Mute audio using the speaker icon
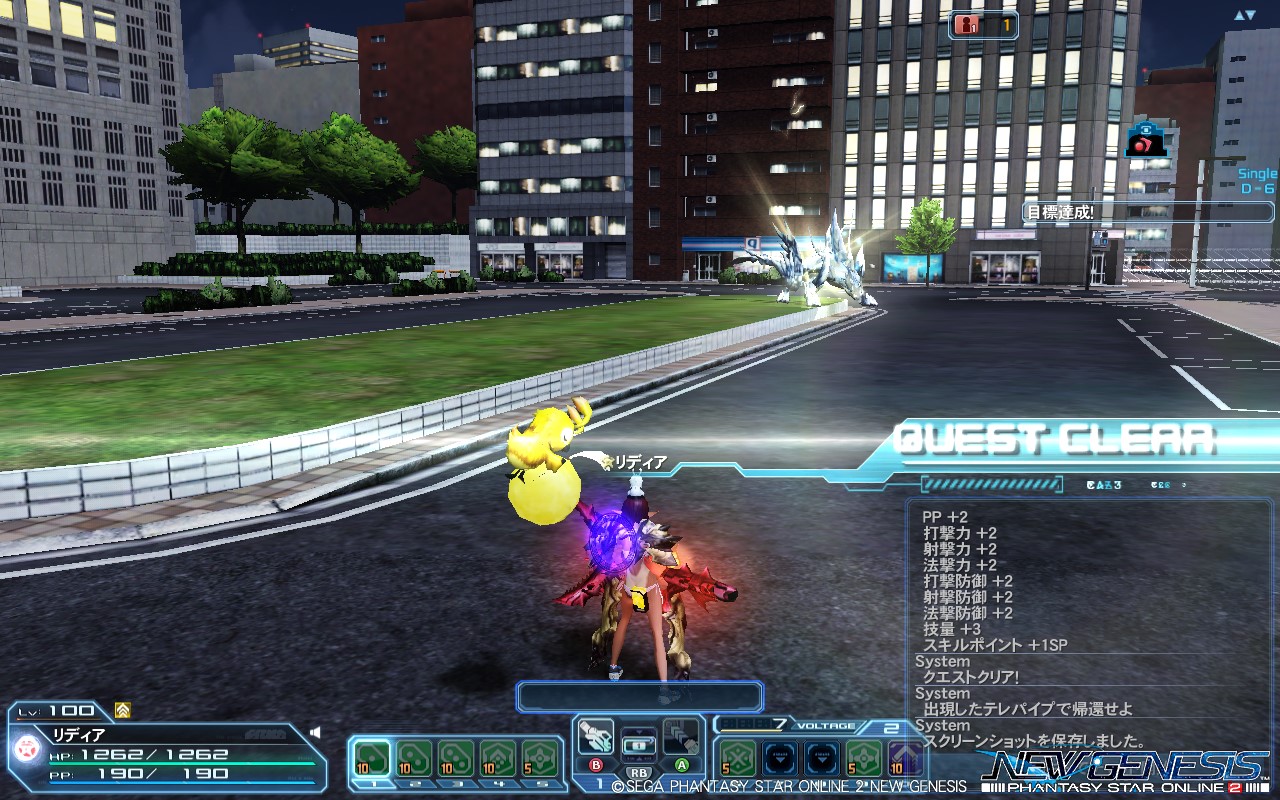The image size is (1280, 800). (x=315, y=732)
